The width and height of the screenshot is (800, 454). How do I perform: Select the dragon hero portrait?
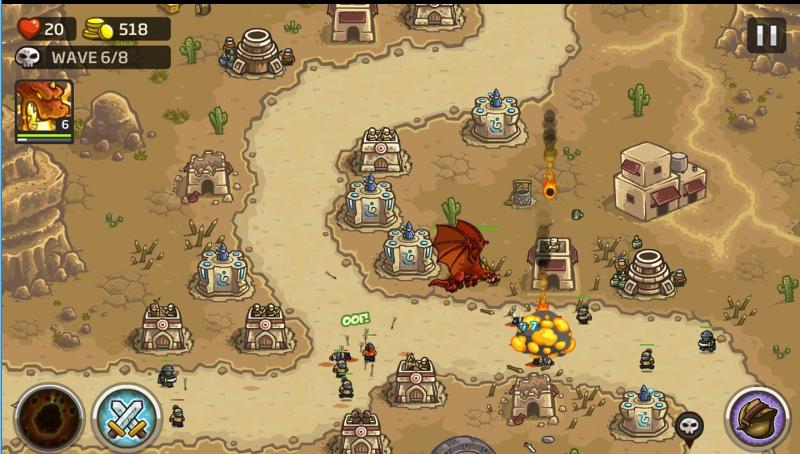[x=44, y=110]
